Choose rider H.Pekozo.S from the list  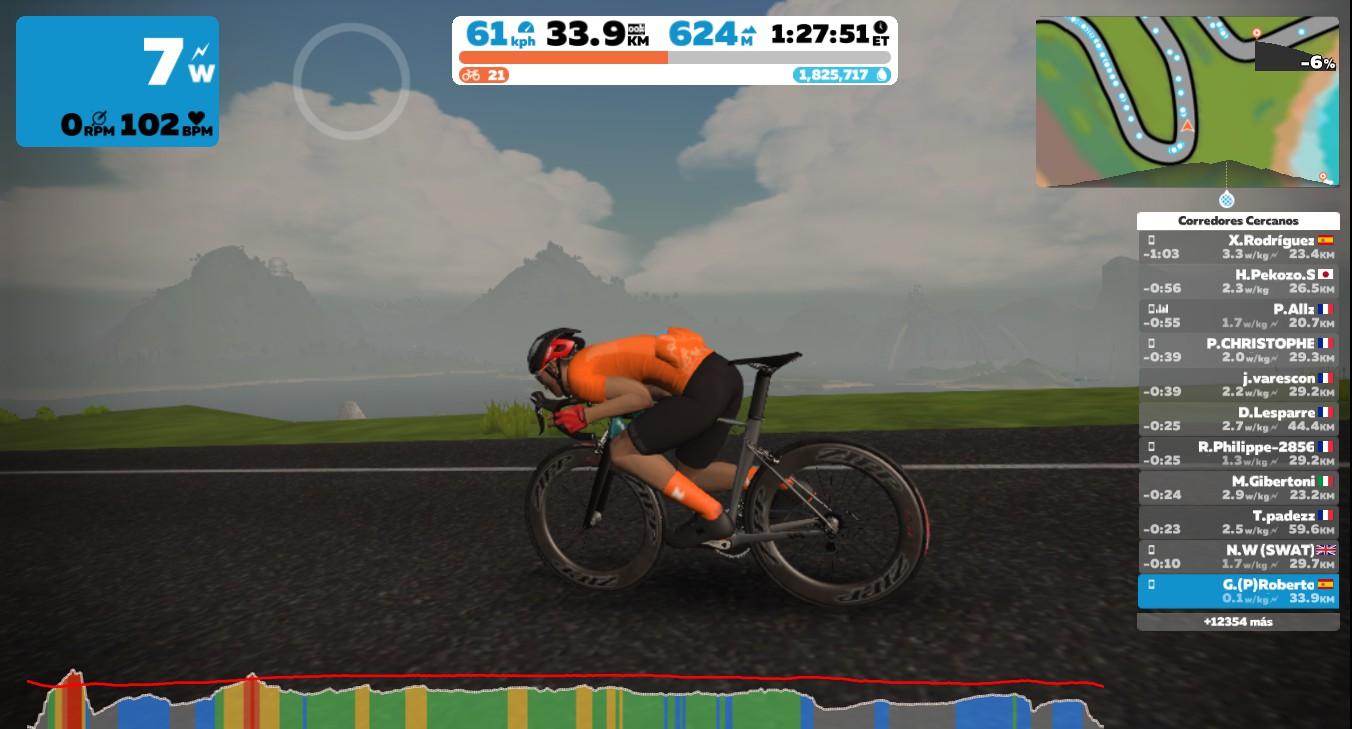click(x=1238, y=281)
